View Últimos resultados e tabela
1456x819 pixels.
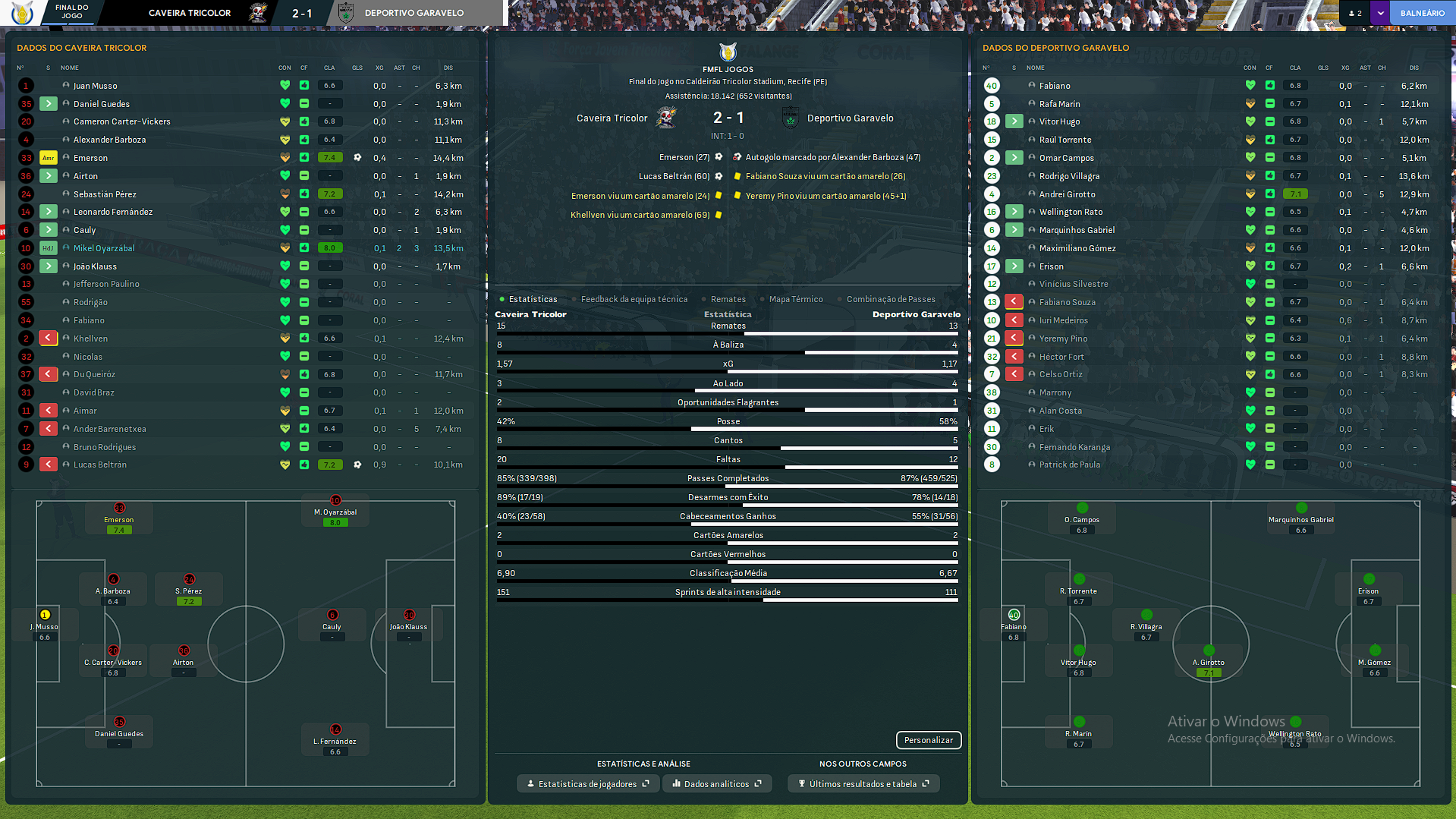pos(863,784)
